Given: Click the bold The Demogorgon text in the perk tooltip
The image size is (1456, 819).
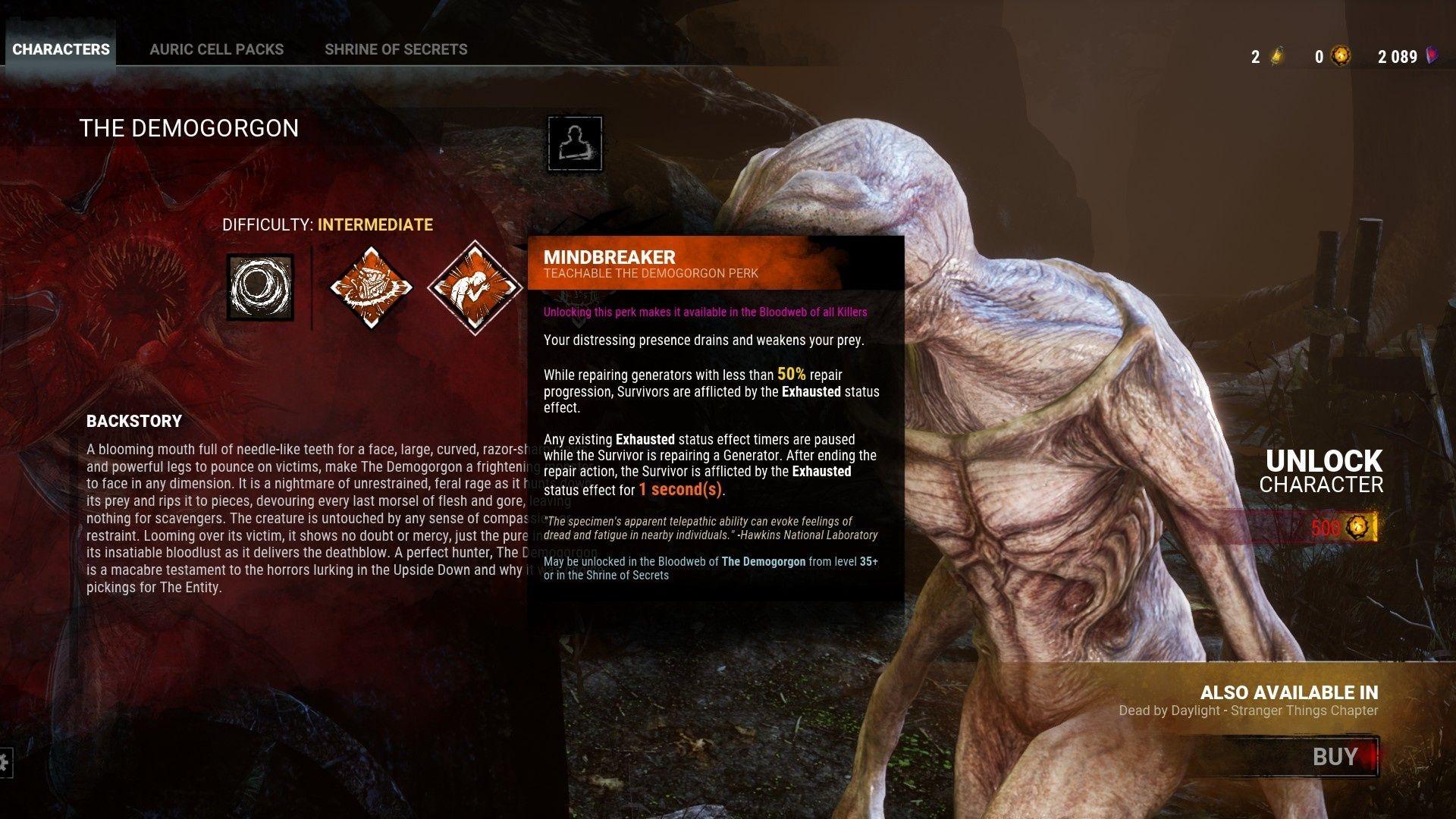Looking at the screenshot, I should click(763, 561).
